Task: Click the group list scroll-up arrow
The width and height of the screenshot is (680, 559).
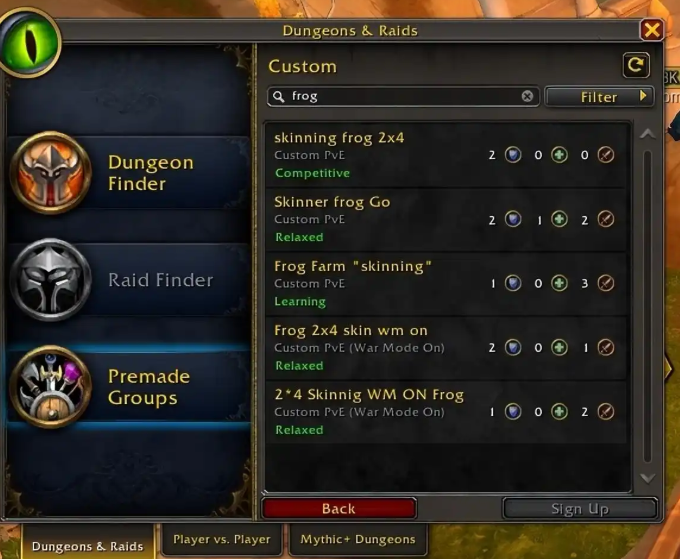Action: click(x=646, y=134)
